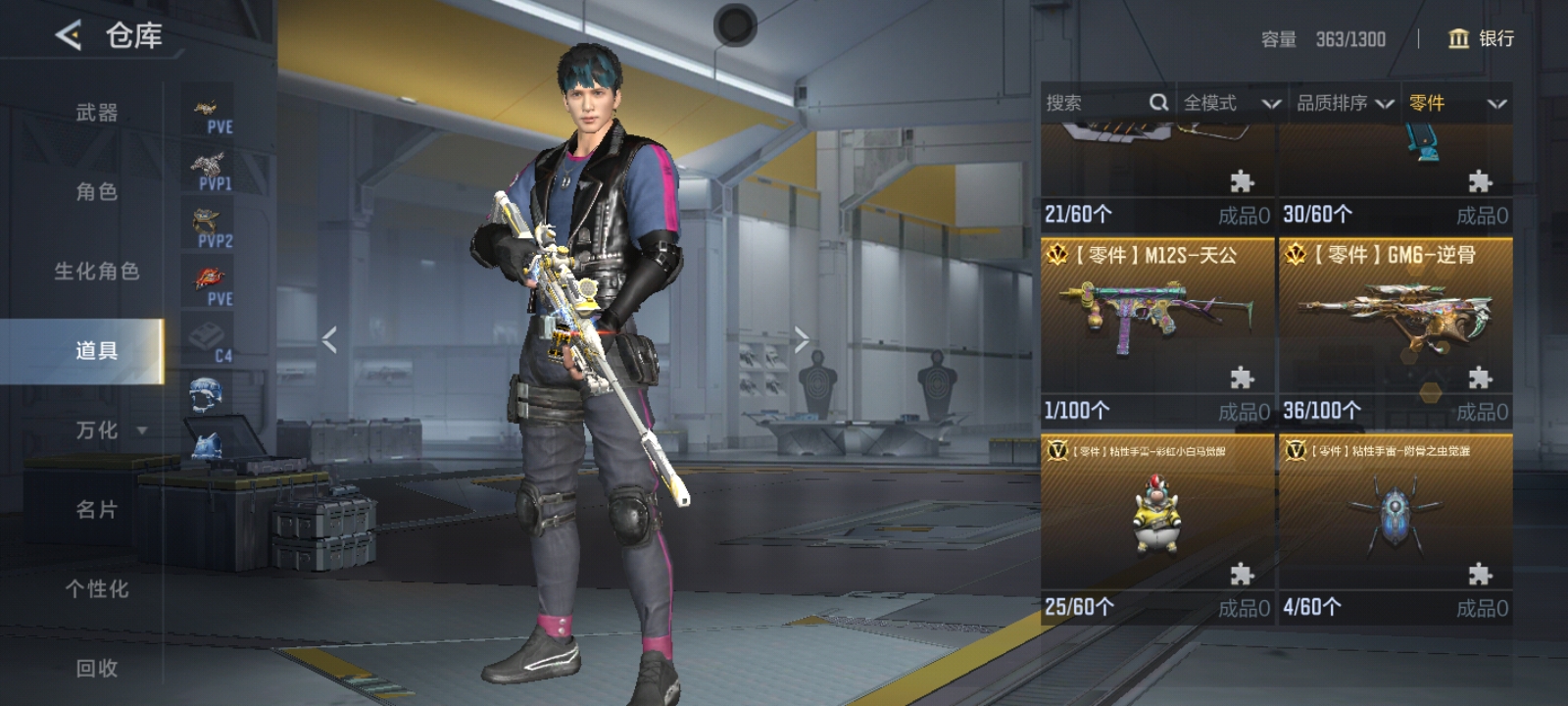The height and width of the screenshot is (706, 1568).
Task: Open the 品质排序 sort dropdown
Action: 1345,103
